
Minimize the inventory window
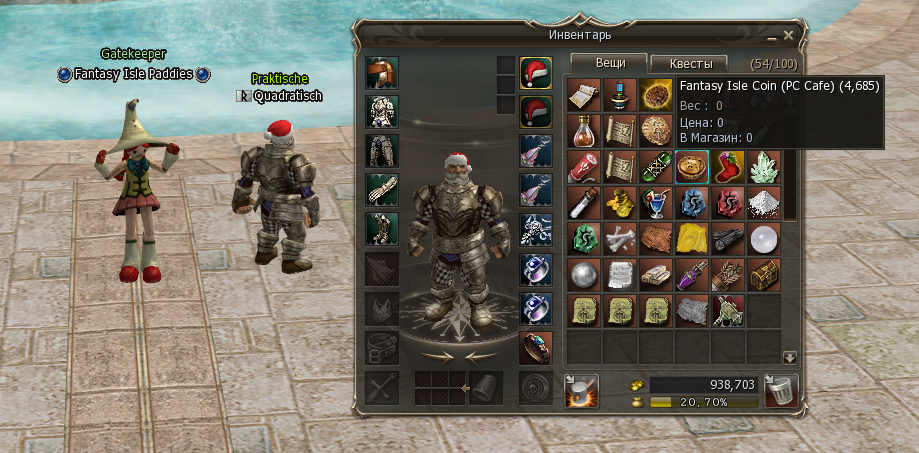[x=773, y=36]
